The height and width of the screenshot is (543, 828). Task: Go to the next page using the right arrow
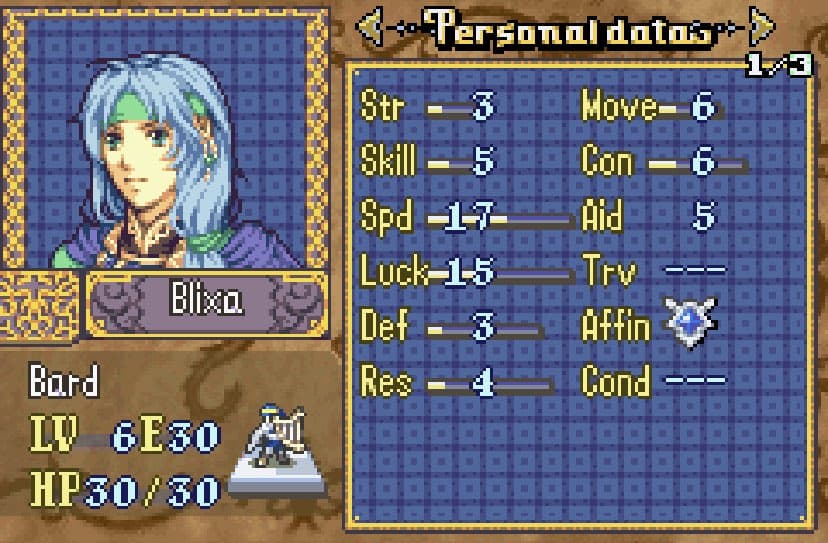761,28
